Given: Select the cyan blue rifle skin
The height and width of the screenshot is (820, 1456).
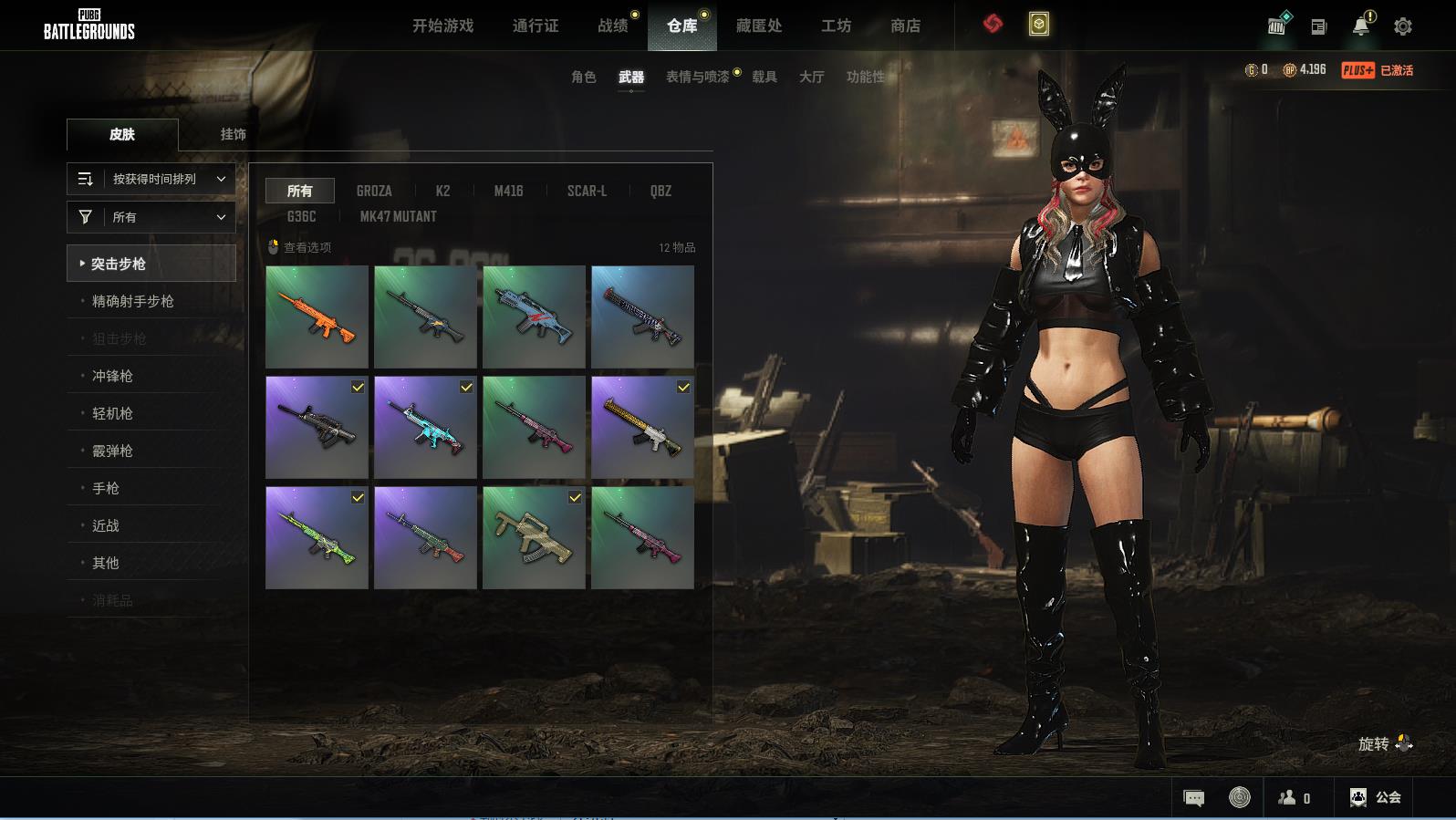Looking at the screenshot, I should pyautogui.click(x=425, y=427).
